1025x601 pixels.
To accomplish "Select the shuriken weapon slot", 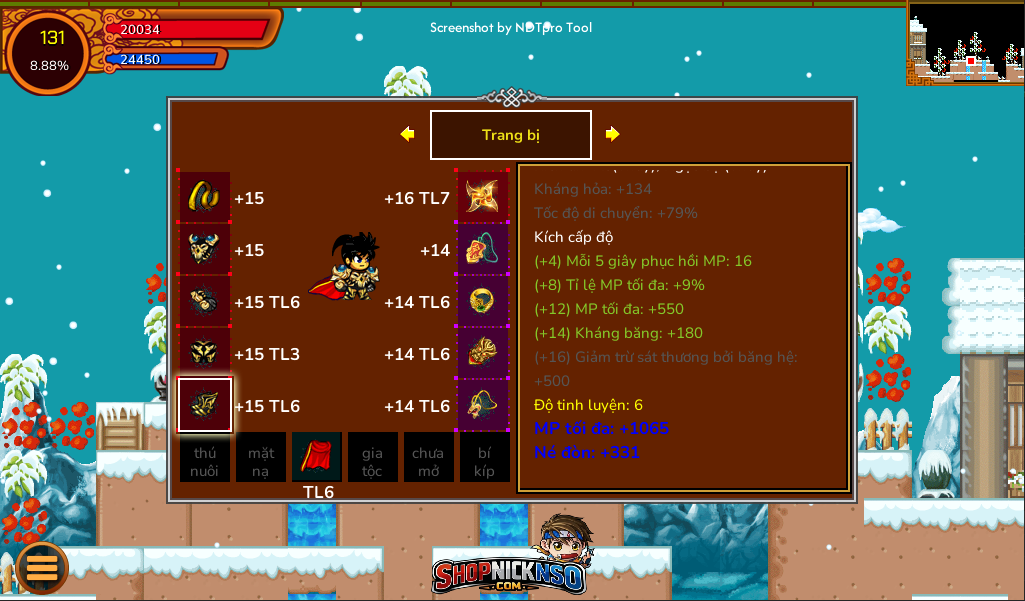I will [x=483, y=197].
